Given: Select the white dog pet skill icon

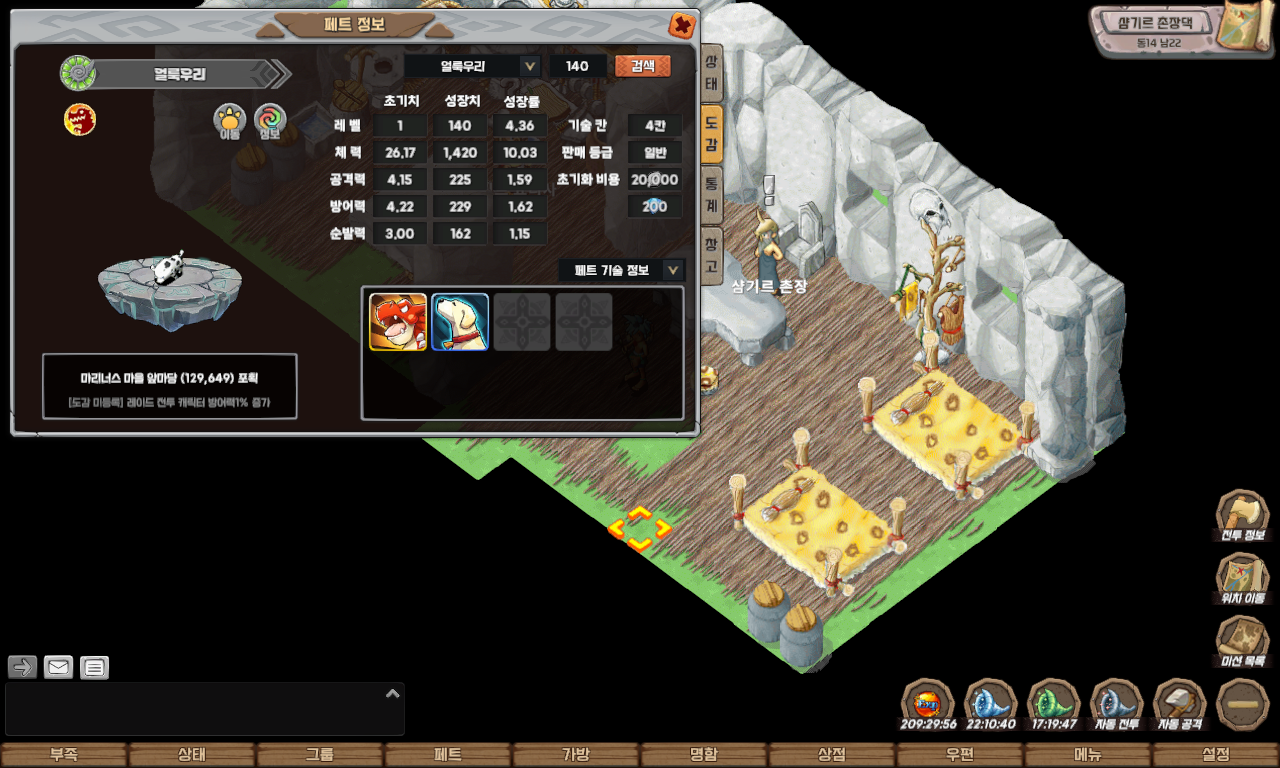Looking at the screenshot, I should coord(460,322).
